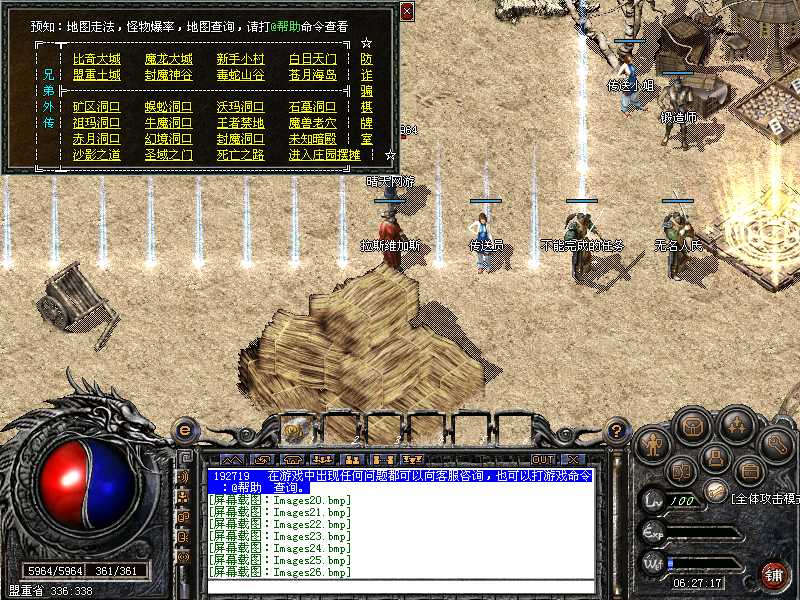Choose the 牛魔洞口 cave link
The width and height of the screenshot is (800, 600).
168,123
